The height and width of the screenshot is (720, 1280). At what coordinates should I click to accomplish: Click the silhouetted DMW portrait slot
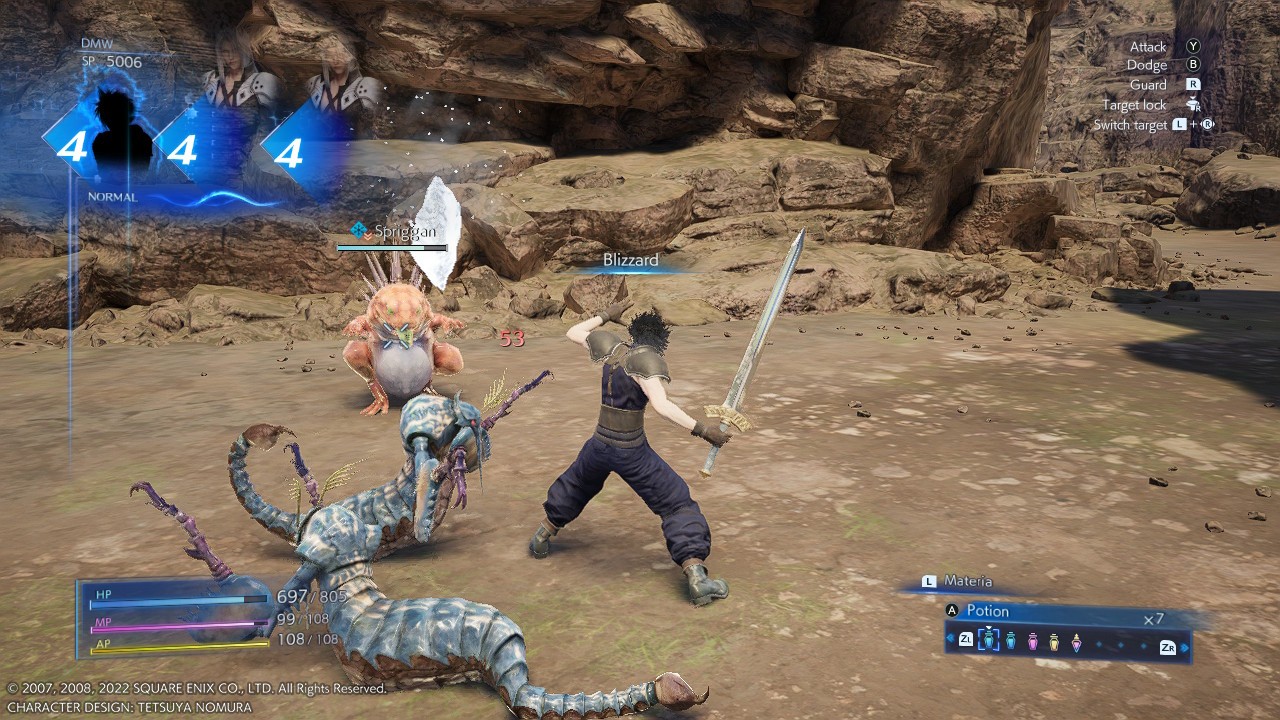[123, 140]
